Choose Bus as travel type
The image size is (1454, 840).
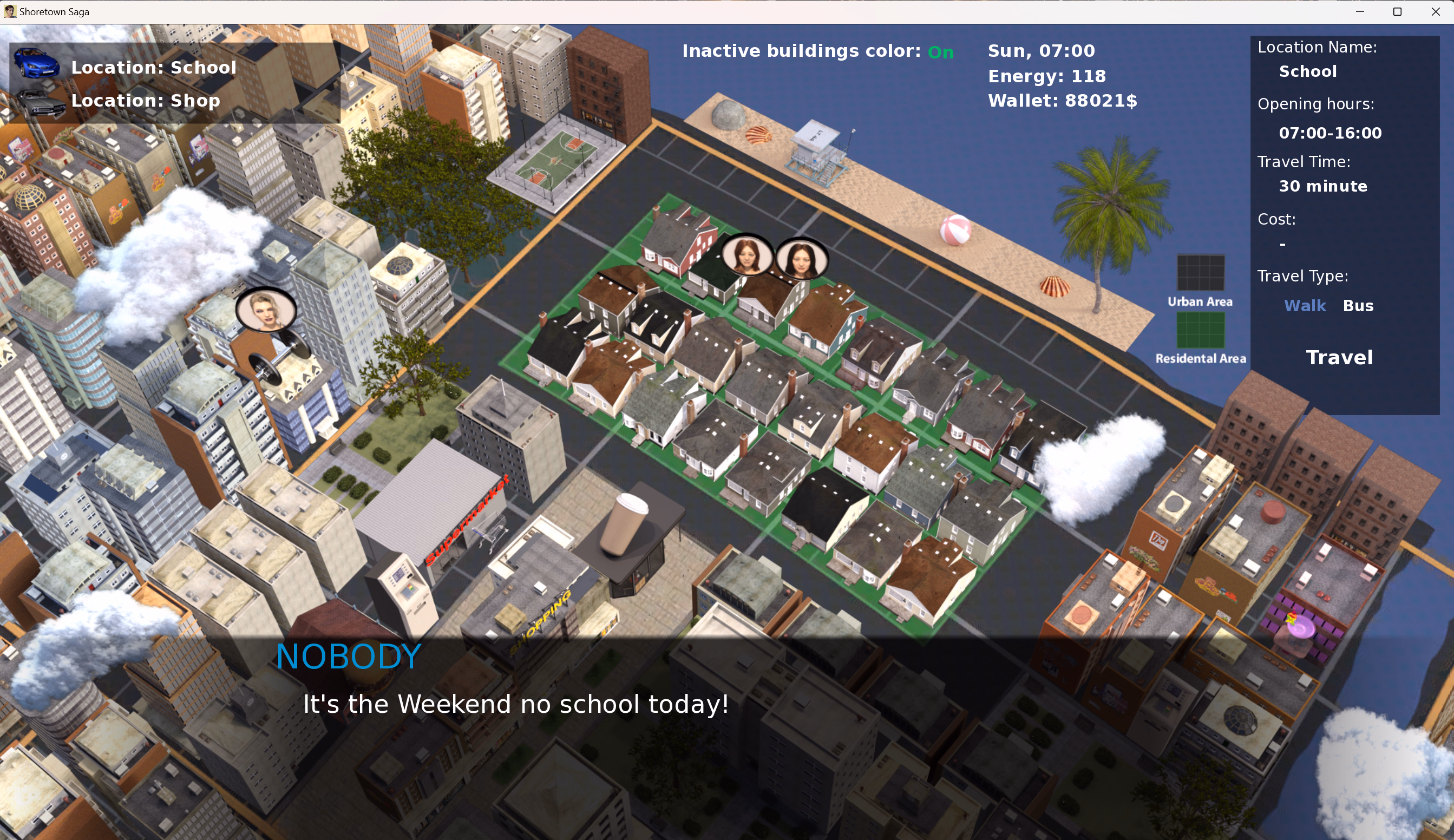1358,306
